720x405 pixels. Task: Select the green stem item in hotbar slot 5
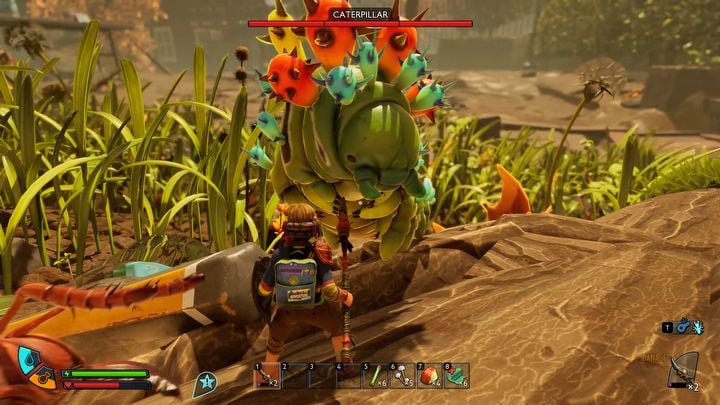click(x=375, y=376)
